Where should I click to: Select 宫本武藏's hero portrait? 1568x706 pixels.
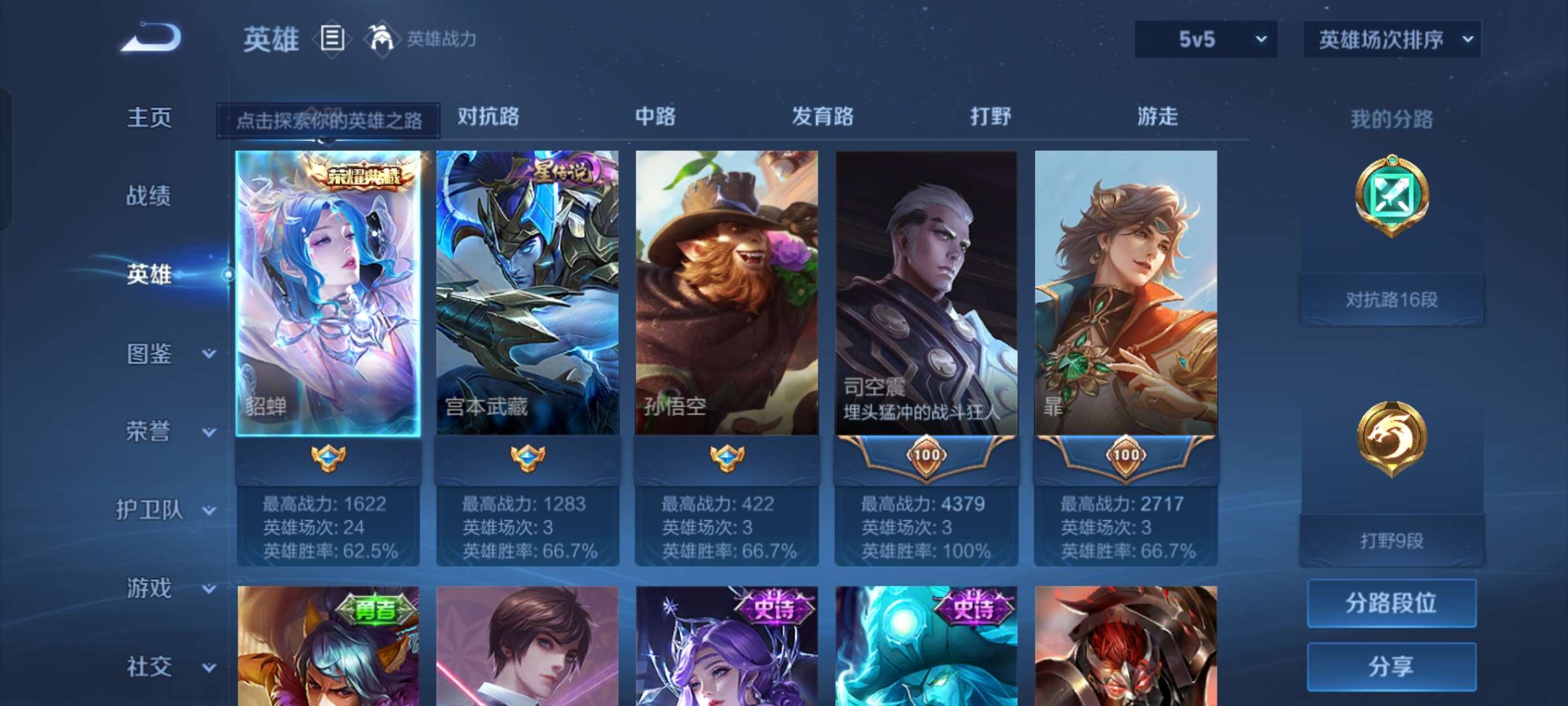tap(529, 294)
